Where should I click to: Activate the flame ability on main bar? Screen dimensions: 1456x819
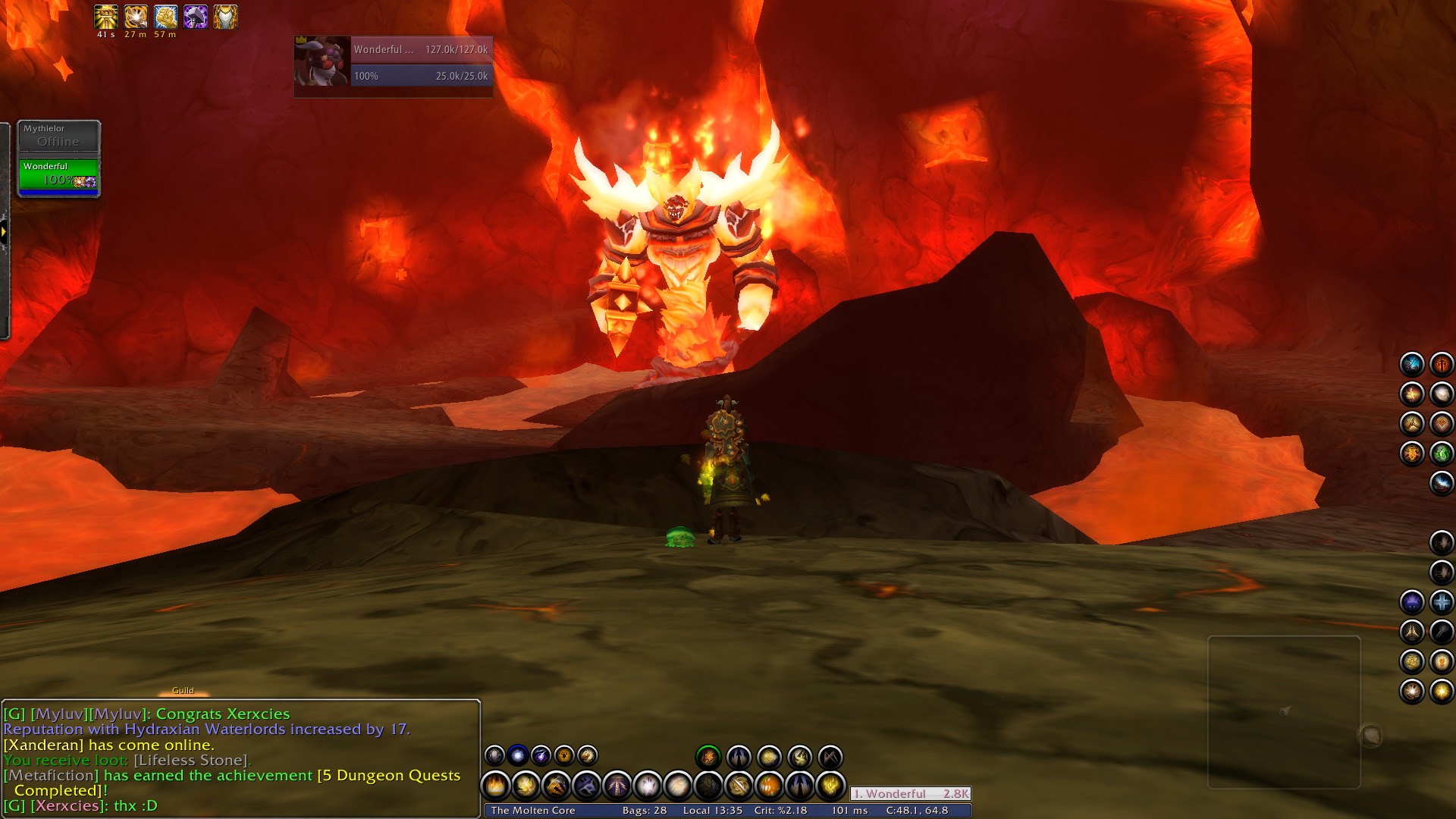click(495, 786)
